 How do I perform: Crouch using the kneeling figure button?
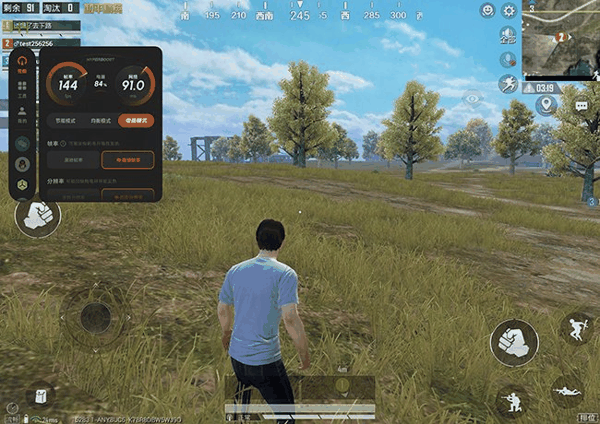[x=513, y=401]
